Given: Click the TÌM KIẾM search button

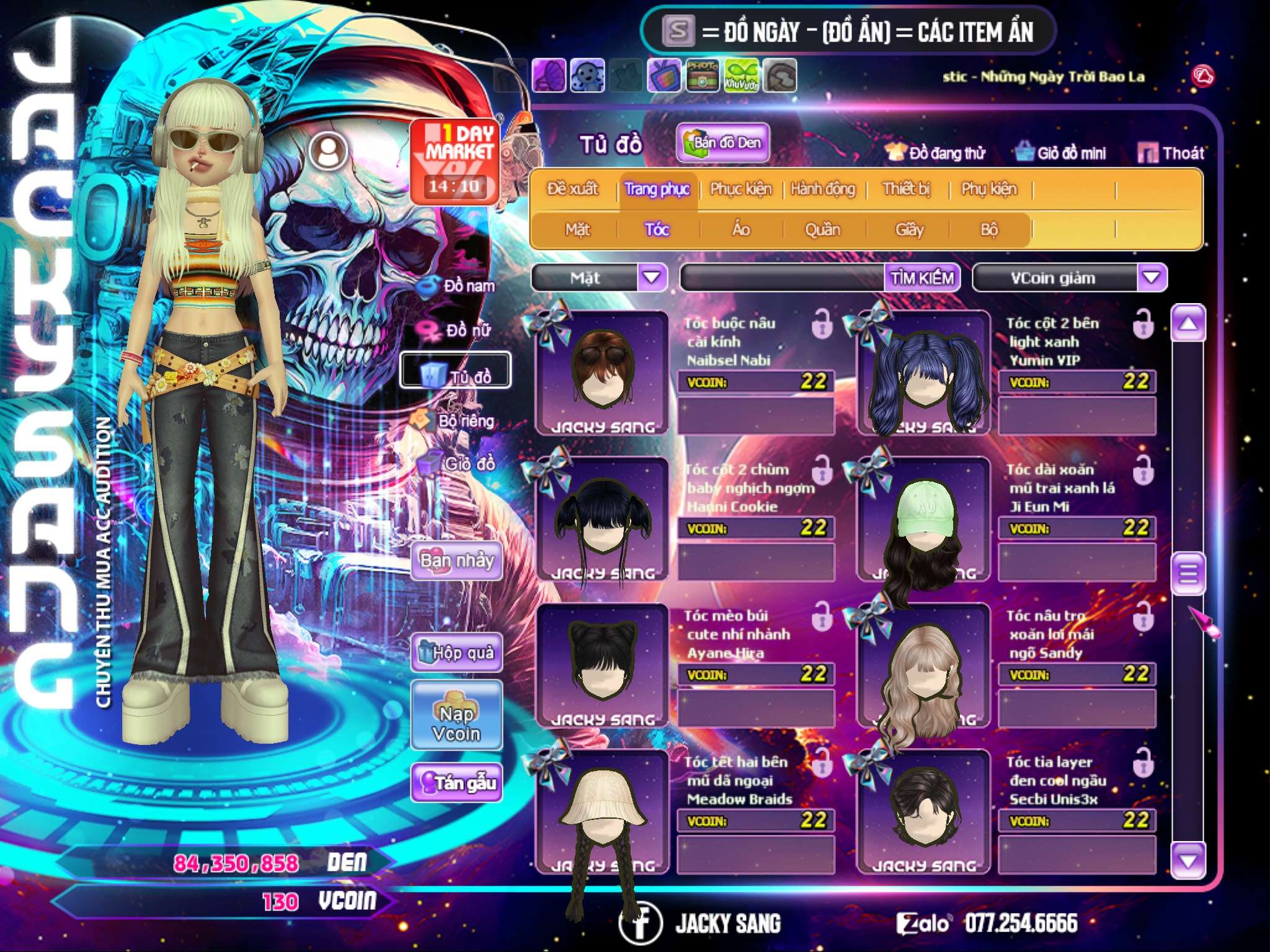Looking at the screenshot, I should (922, 278).
